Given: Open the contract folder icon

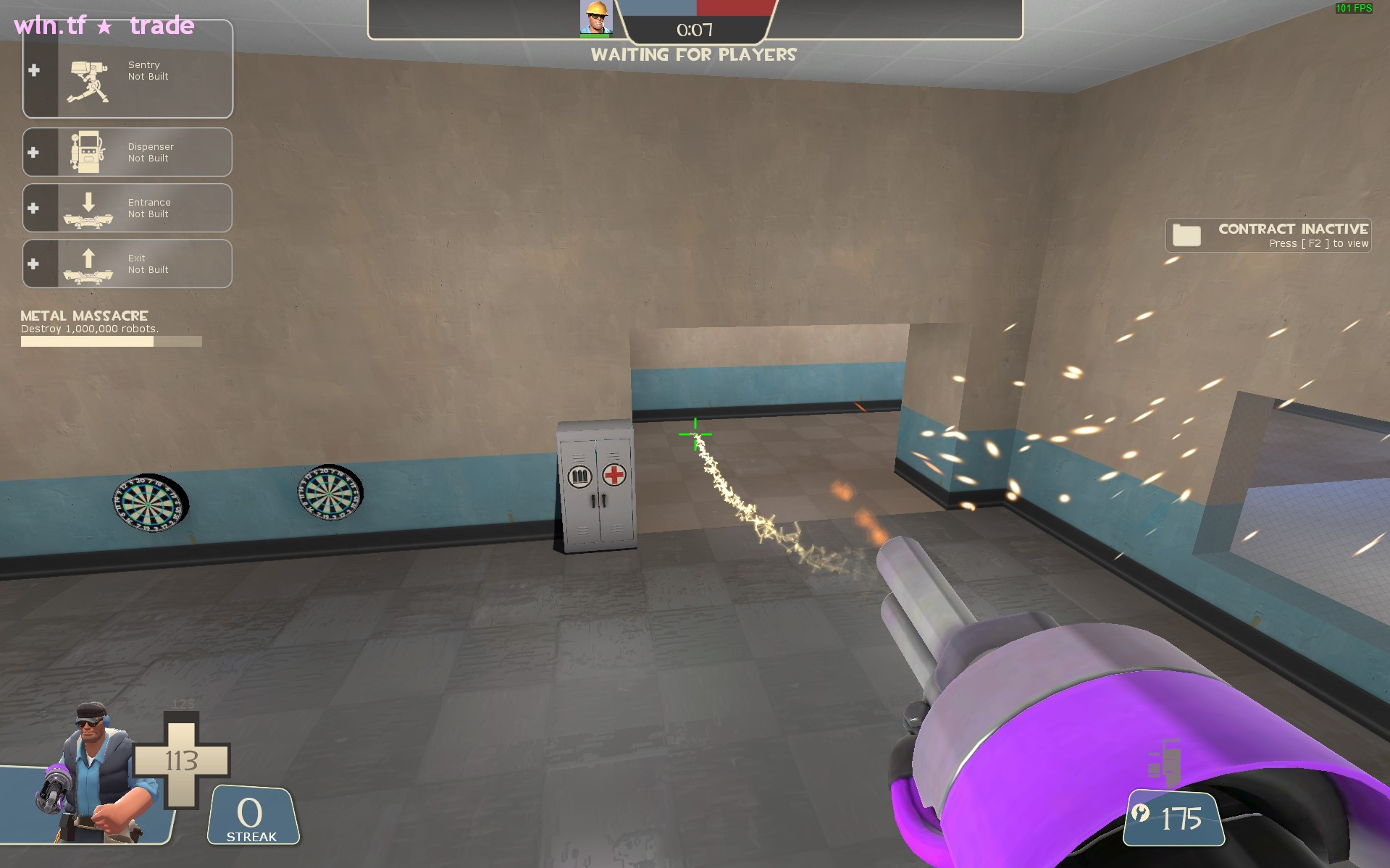Looking at the screenshot, I should [1186, 235].
